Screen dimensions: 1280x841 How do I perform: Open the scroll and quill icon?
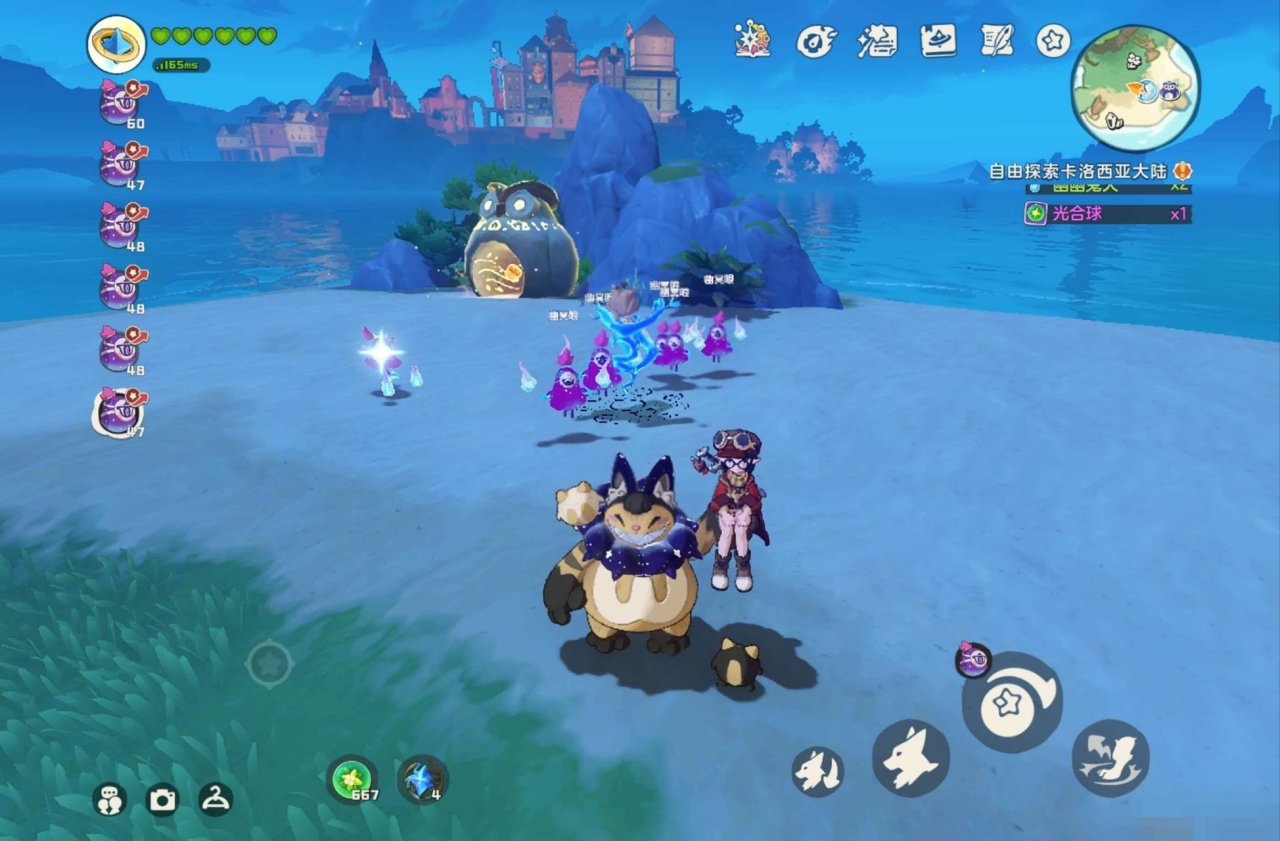(x=997, y=40)
